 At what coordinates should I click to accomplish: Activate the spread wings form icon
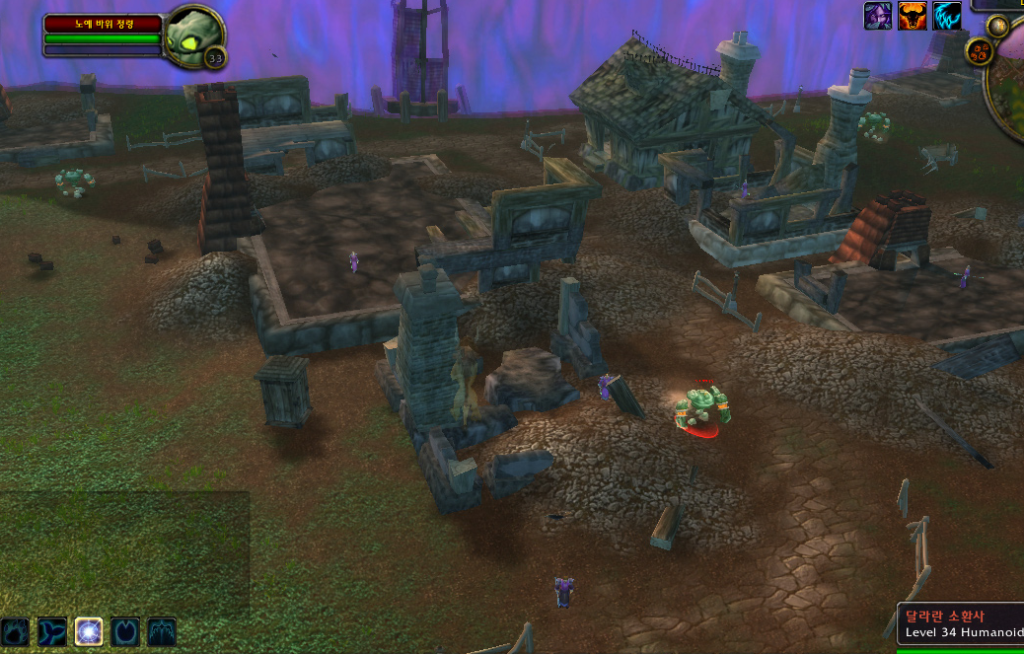162,631
